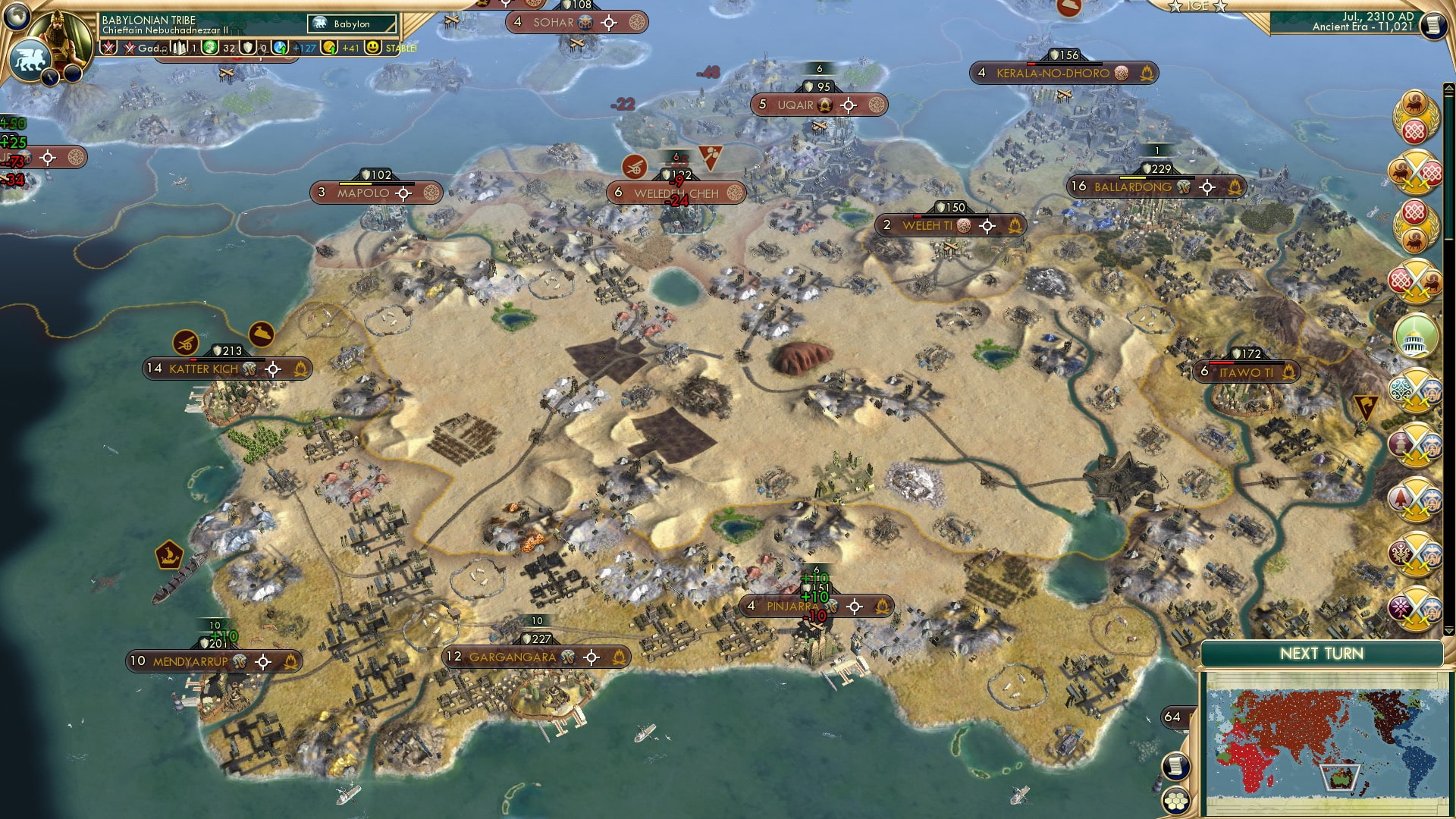Click the science output icon showing +127

coord(279,47)
